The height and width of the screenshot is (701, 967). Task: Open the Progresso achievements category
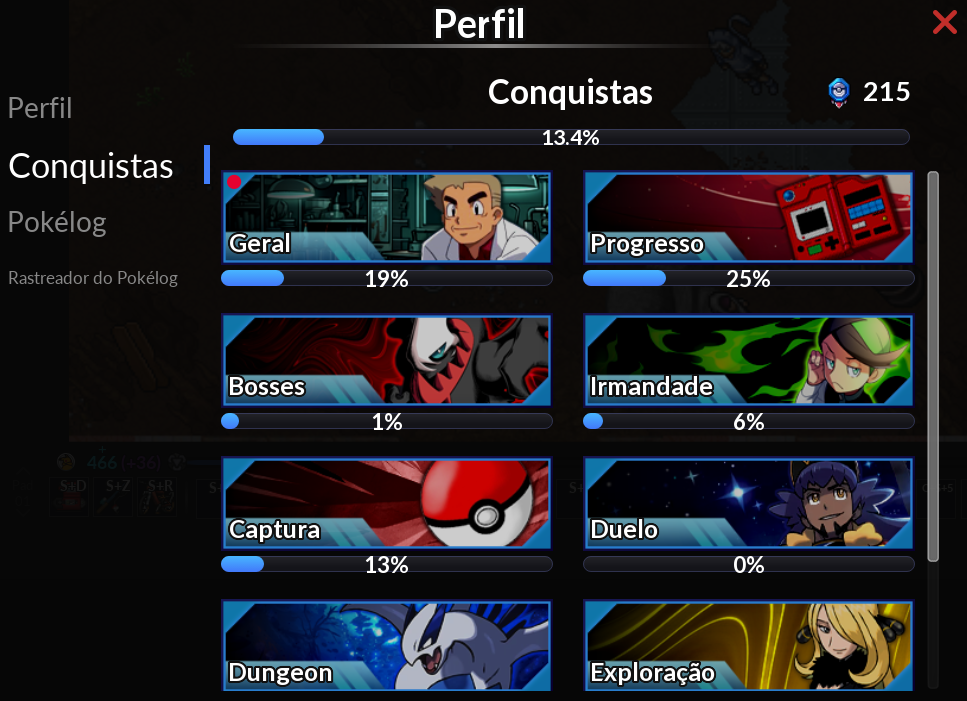[x=748, y=217]
